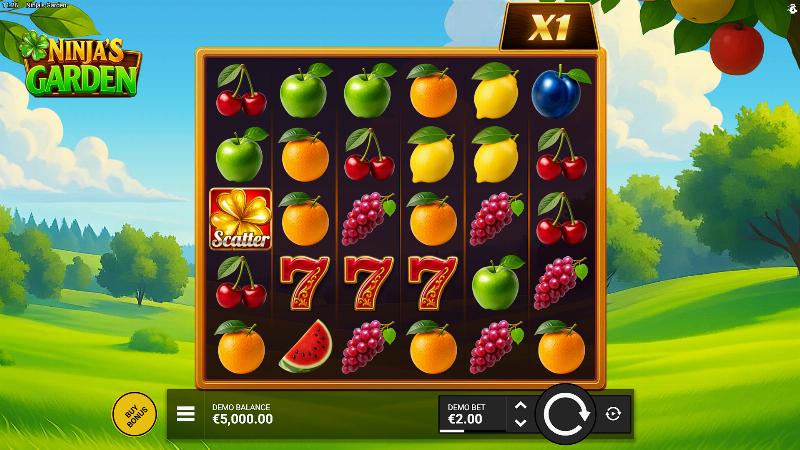
Task: Increase the demo bet amount
Action: pyautogui.click(x=519, y=405)
